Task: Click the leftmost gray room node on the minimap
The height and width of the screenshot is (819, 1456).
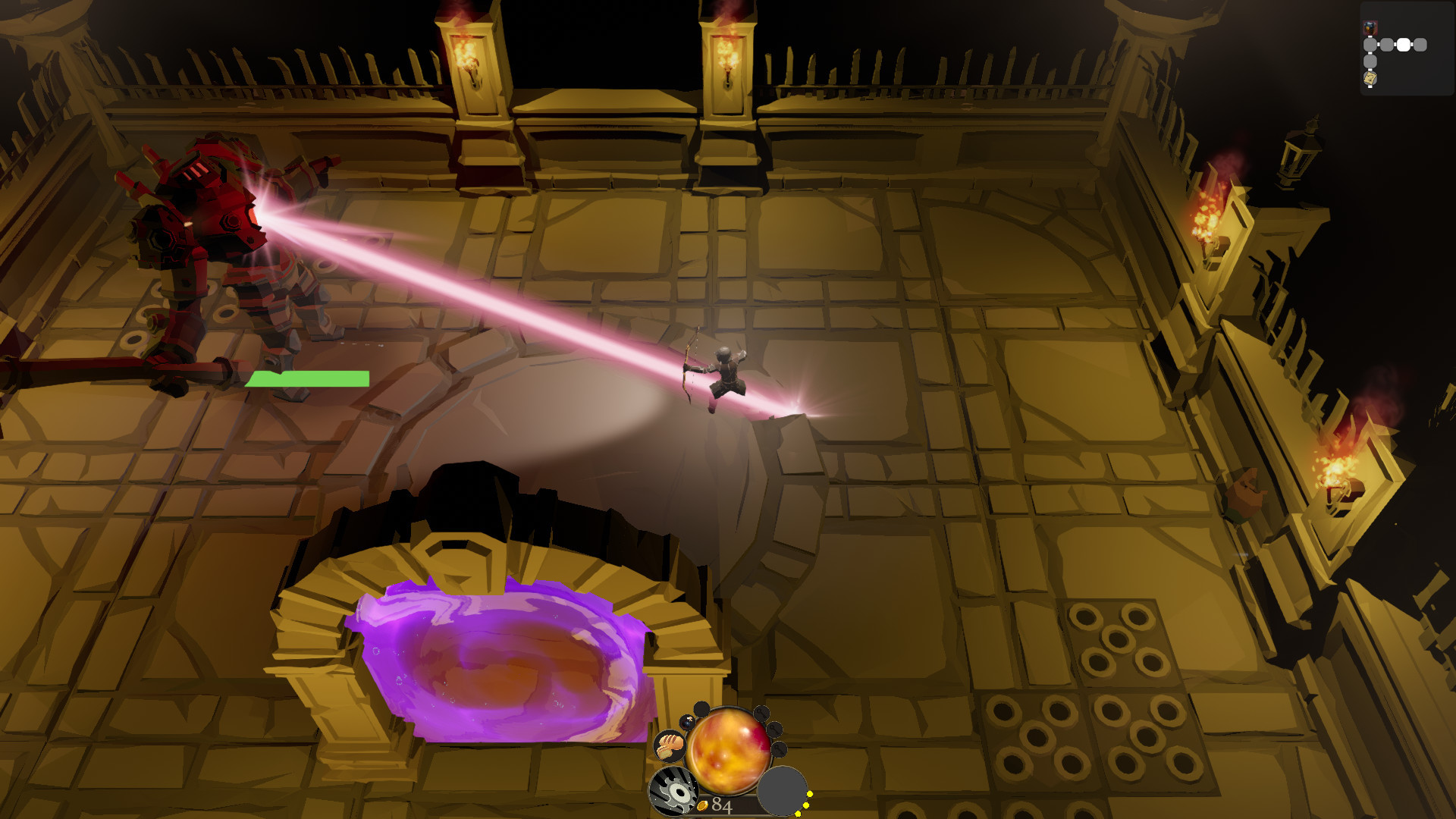Action: pos(1370,45)
